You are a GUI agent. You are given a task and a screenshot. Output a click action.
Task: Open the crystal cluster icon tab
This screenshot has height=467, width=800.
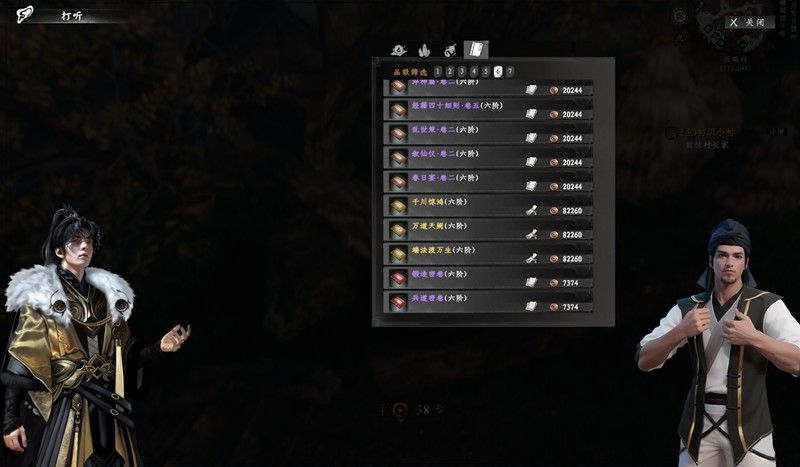pyautogui.click(x=424, y=49)
